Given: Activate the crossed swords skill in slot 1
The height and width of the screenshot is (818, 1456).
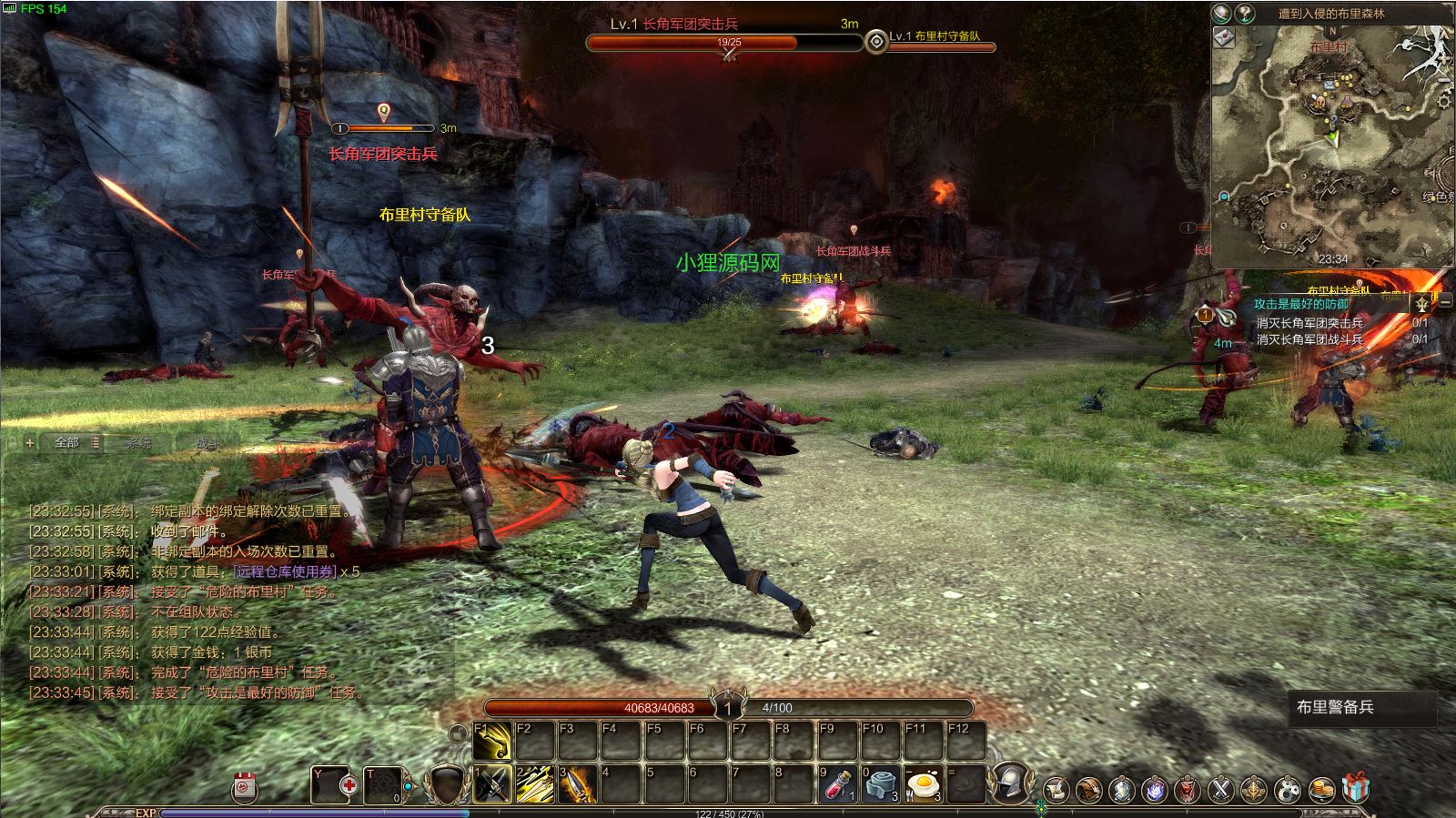Looking at the screenshot, I should pos(492,784).
